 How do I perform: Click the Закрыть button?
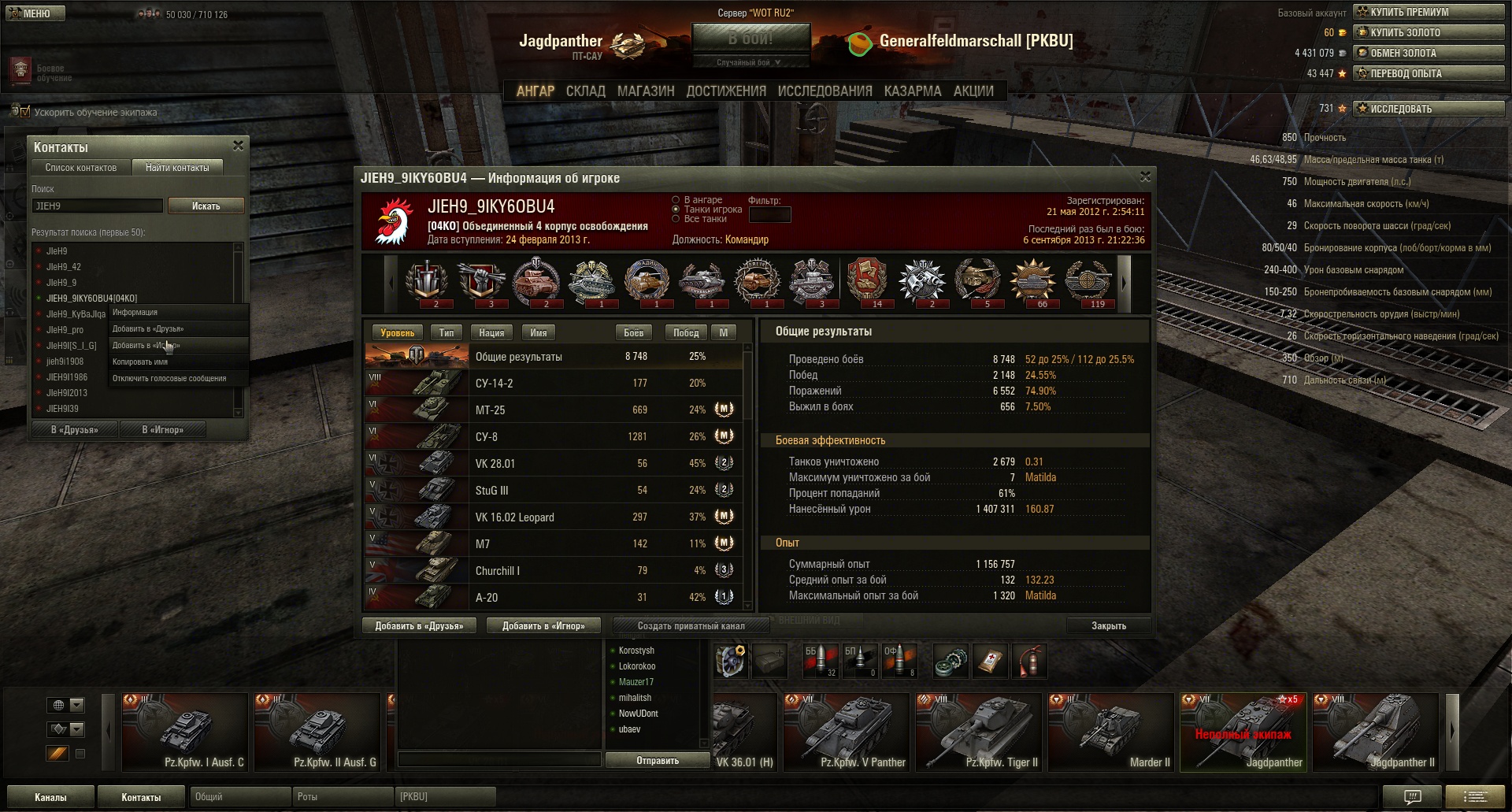(1108, 626)
